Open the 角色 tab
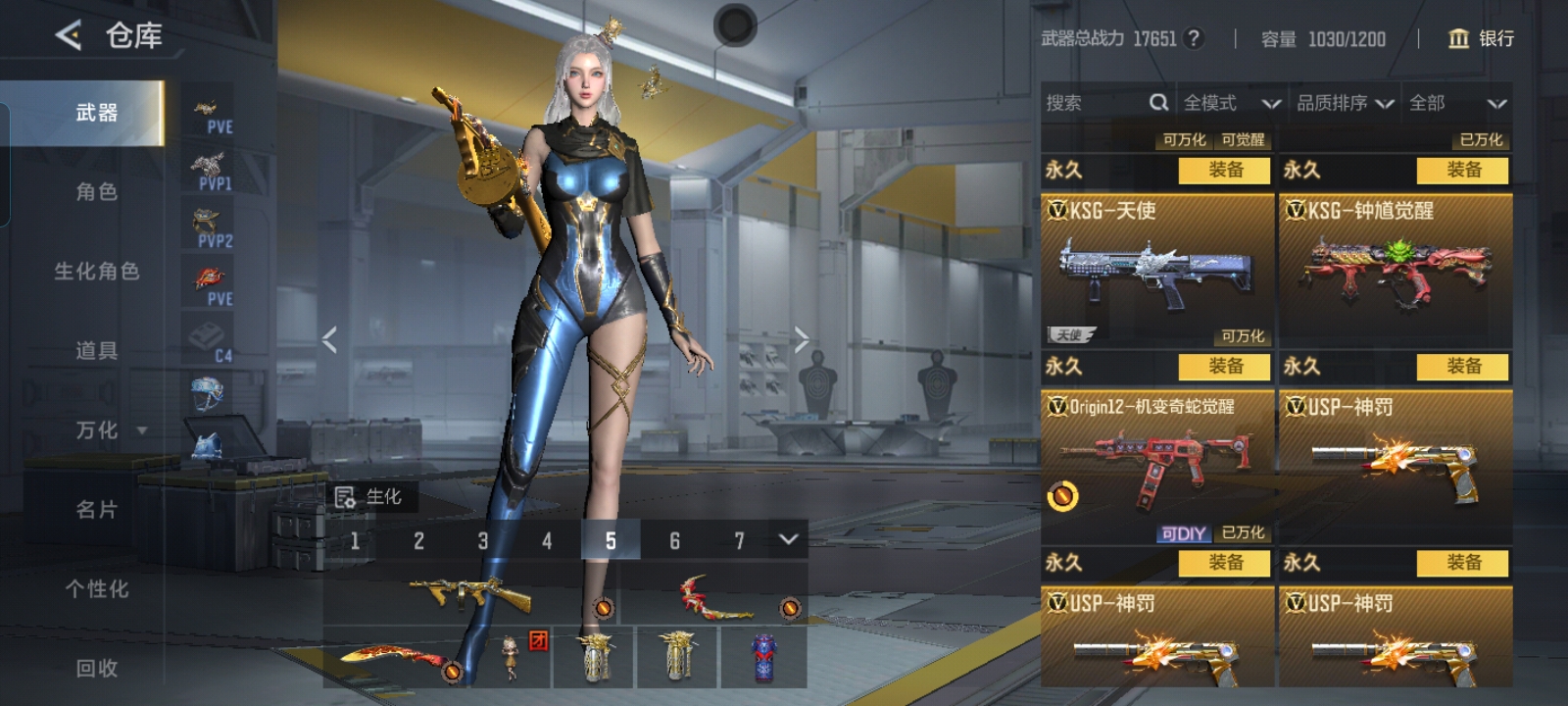Screen dimensions: 1568x706 96,192
